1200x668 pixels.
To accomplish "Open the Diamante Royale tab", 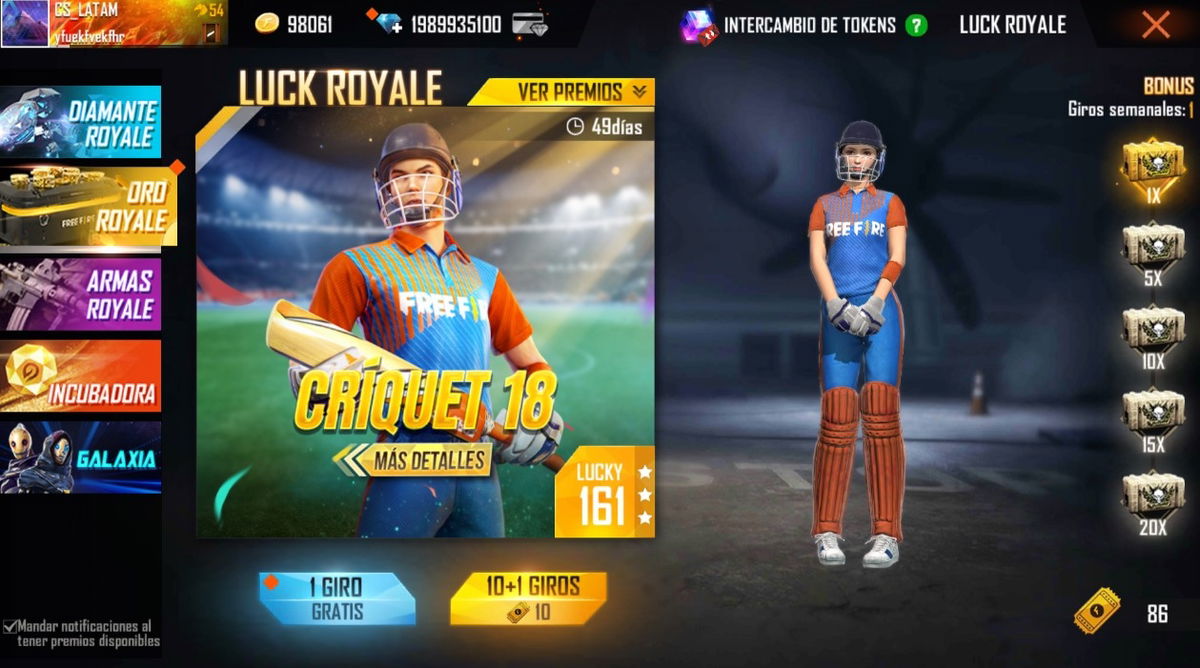I will point(81,123).
